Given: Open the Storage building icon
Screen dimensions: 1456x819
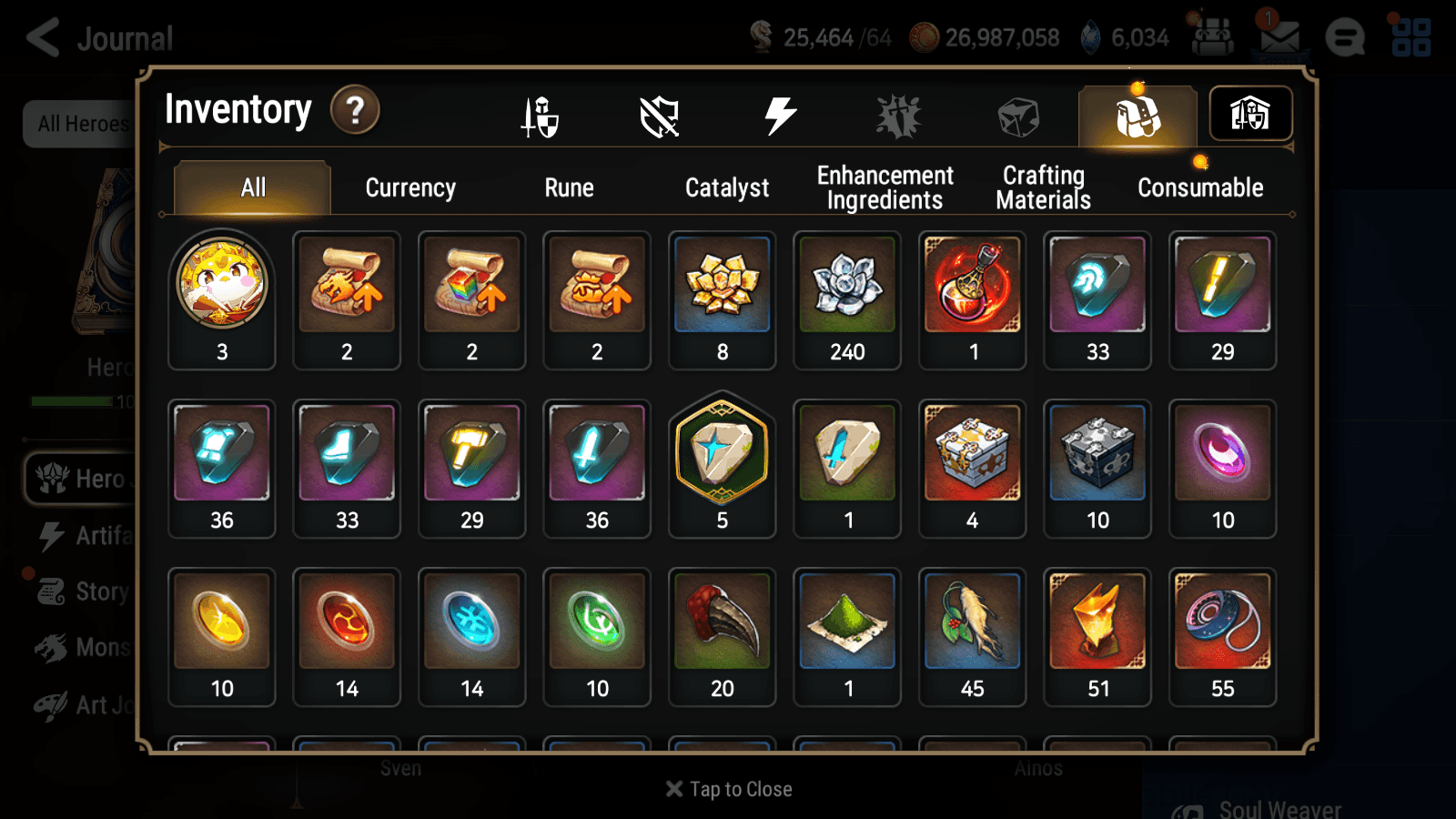Looking at the screenshot, I should tap(1251, 113).
